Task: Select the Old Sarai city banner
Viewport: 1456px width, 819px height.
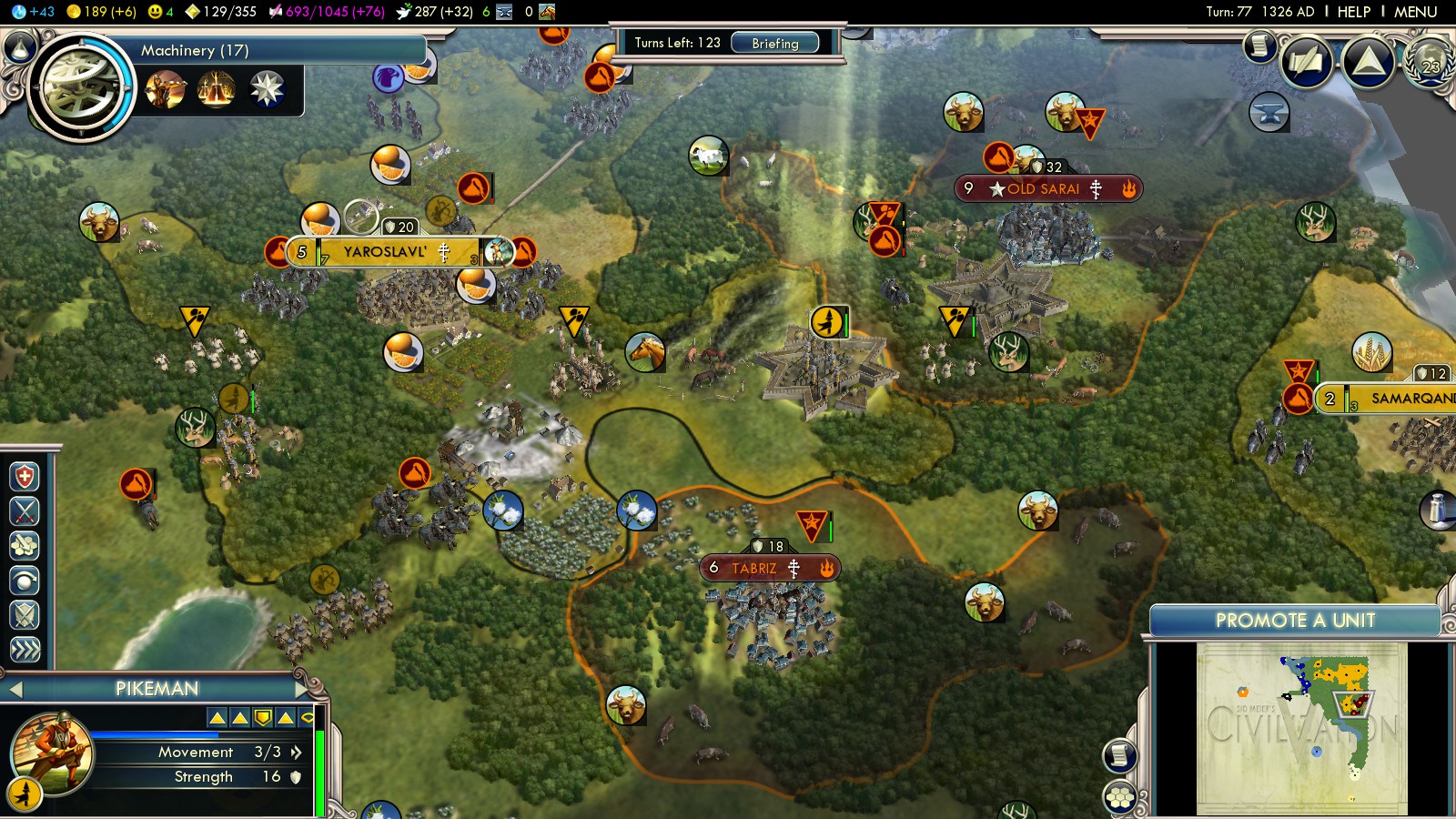Action: click(x=1043, y=189)
